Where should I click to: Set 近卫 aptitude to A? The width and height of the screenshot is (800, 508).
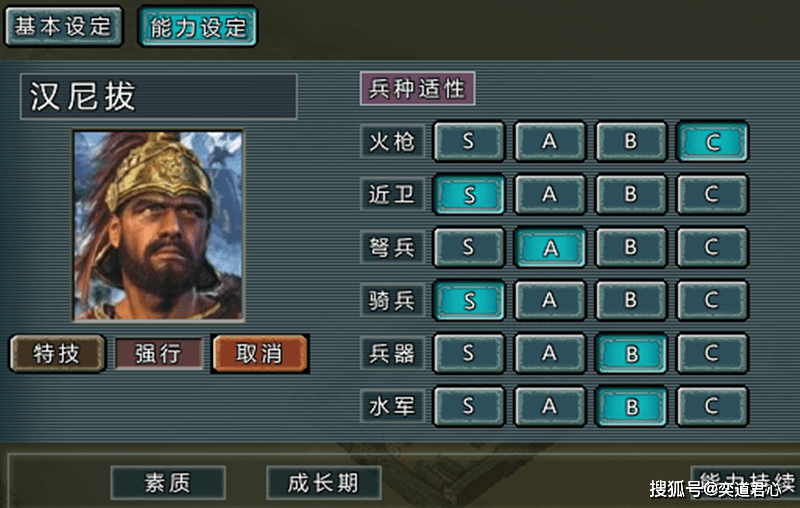[x=550, y=195]
